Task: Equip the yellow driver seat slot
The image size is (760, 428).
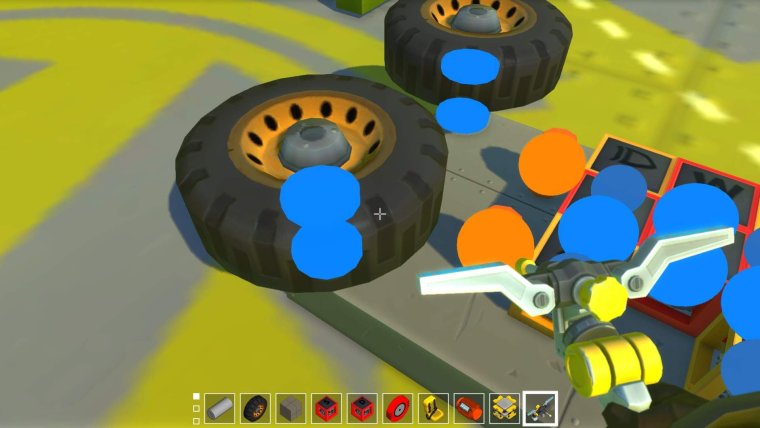Action: [432, 407]
